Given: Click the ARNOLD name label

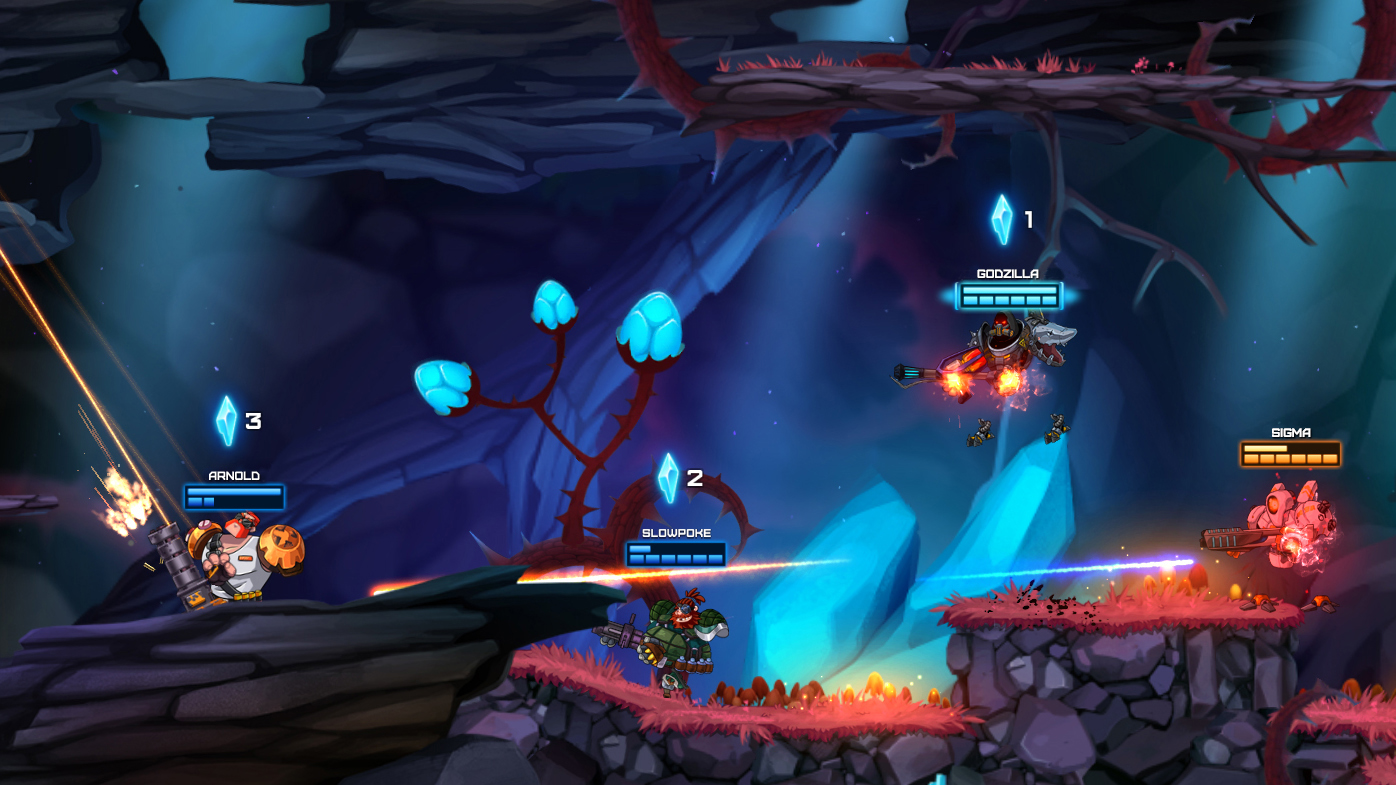Looking at the screenshot, I should 233,474.
